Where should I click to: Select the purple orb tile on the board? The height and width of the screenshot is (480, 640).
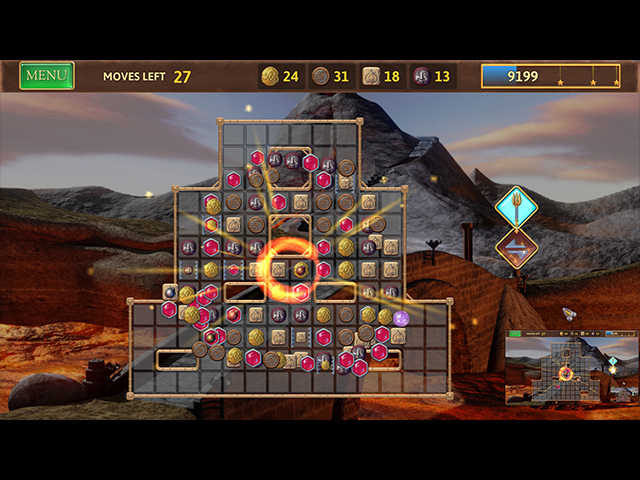[401, 318]
